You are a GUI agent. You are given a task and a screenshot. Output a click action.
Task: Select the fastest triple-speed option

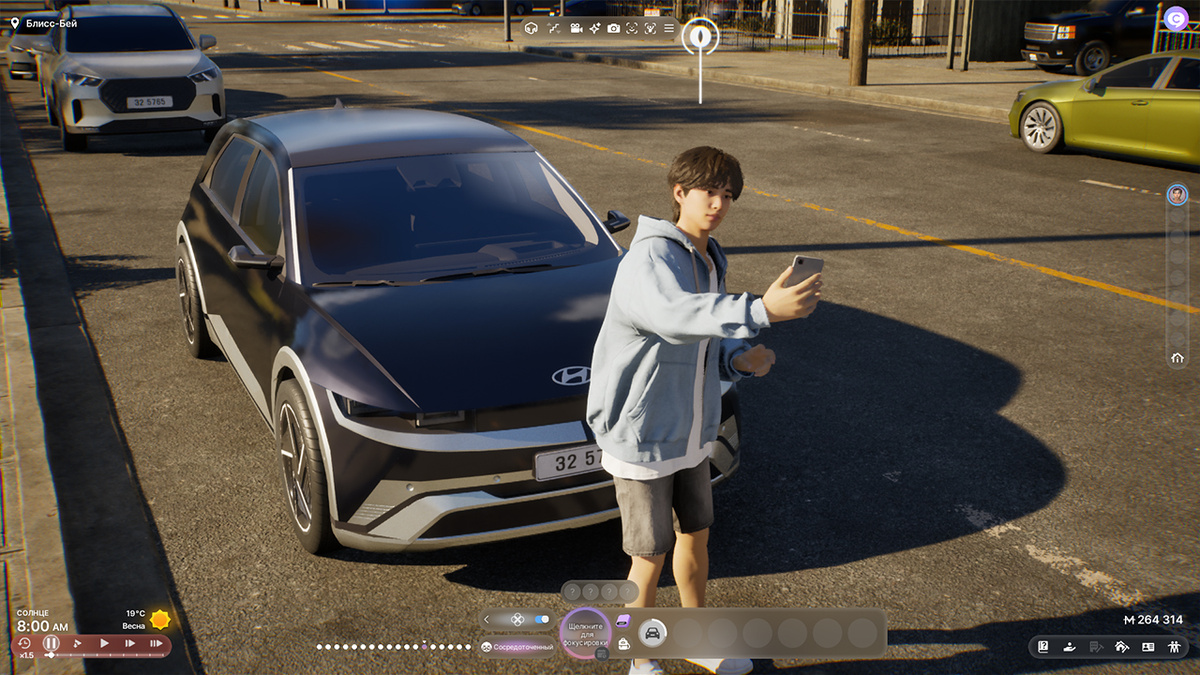coord(155,644)
